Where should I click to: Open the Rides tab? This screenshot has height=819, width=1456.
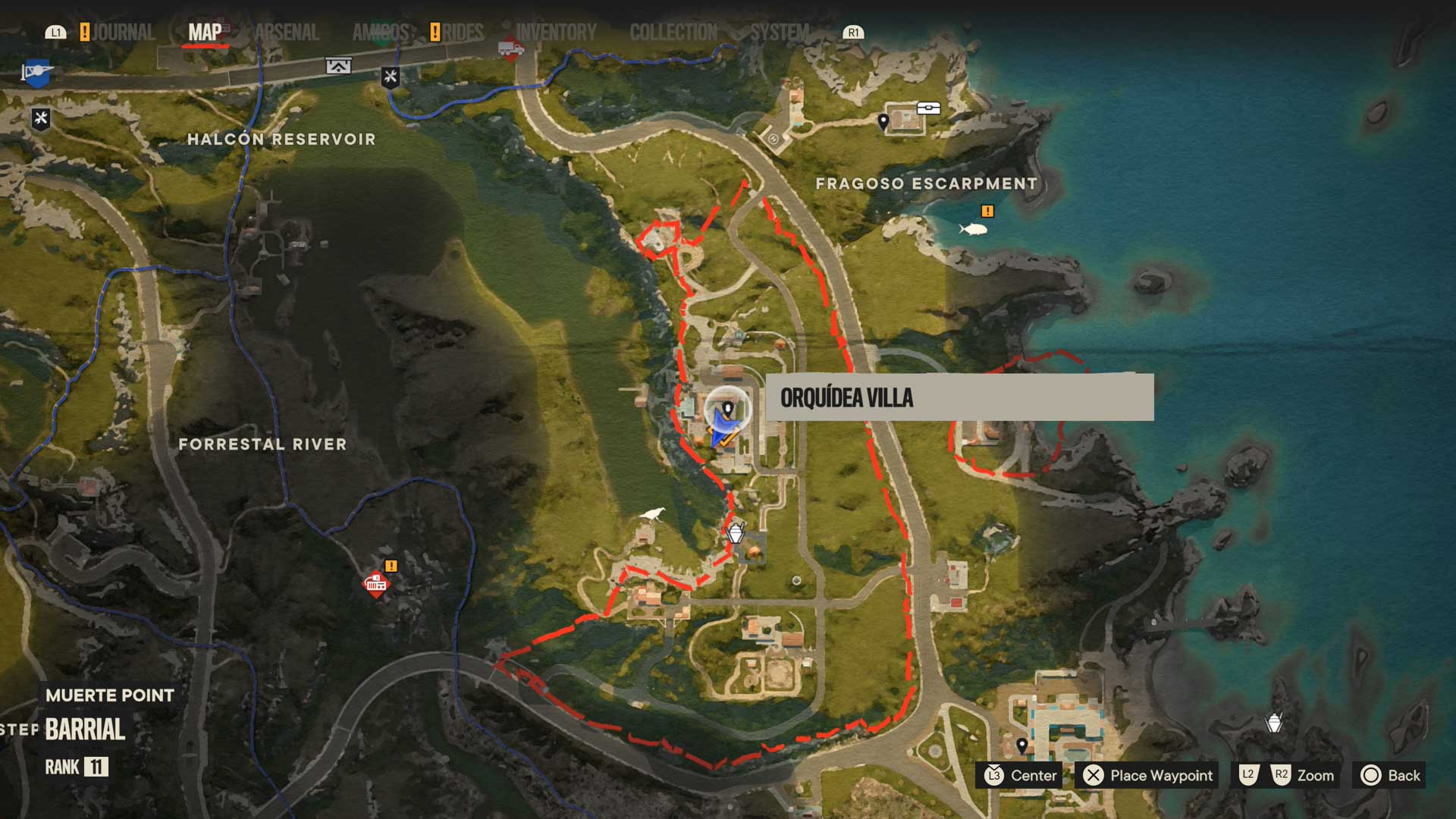tap(463, 33)
